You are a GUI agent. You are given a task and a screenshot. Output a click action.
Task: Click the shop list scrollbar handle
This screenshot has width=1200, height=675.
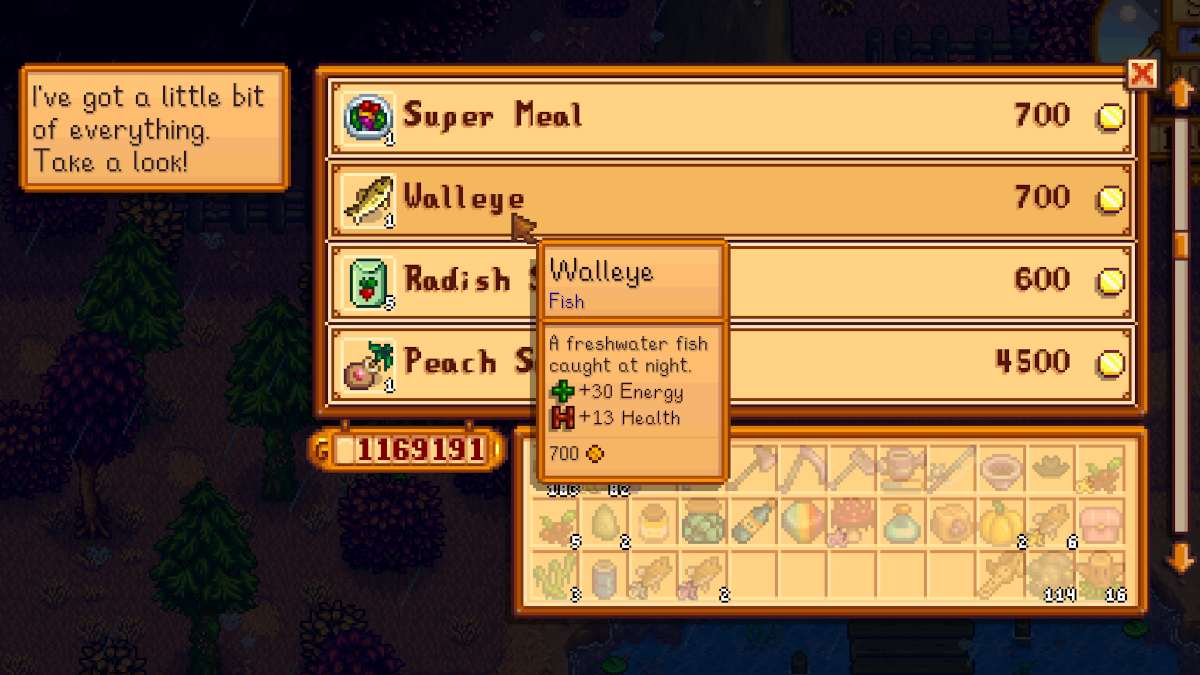click(1181, 245)
